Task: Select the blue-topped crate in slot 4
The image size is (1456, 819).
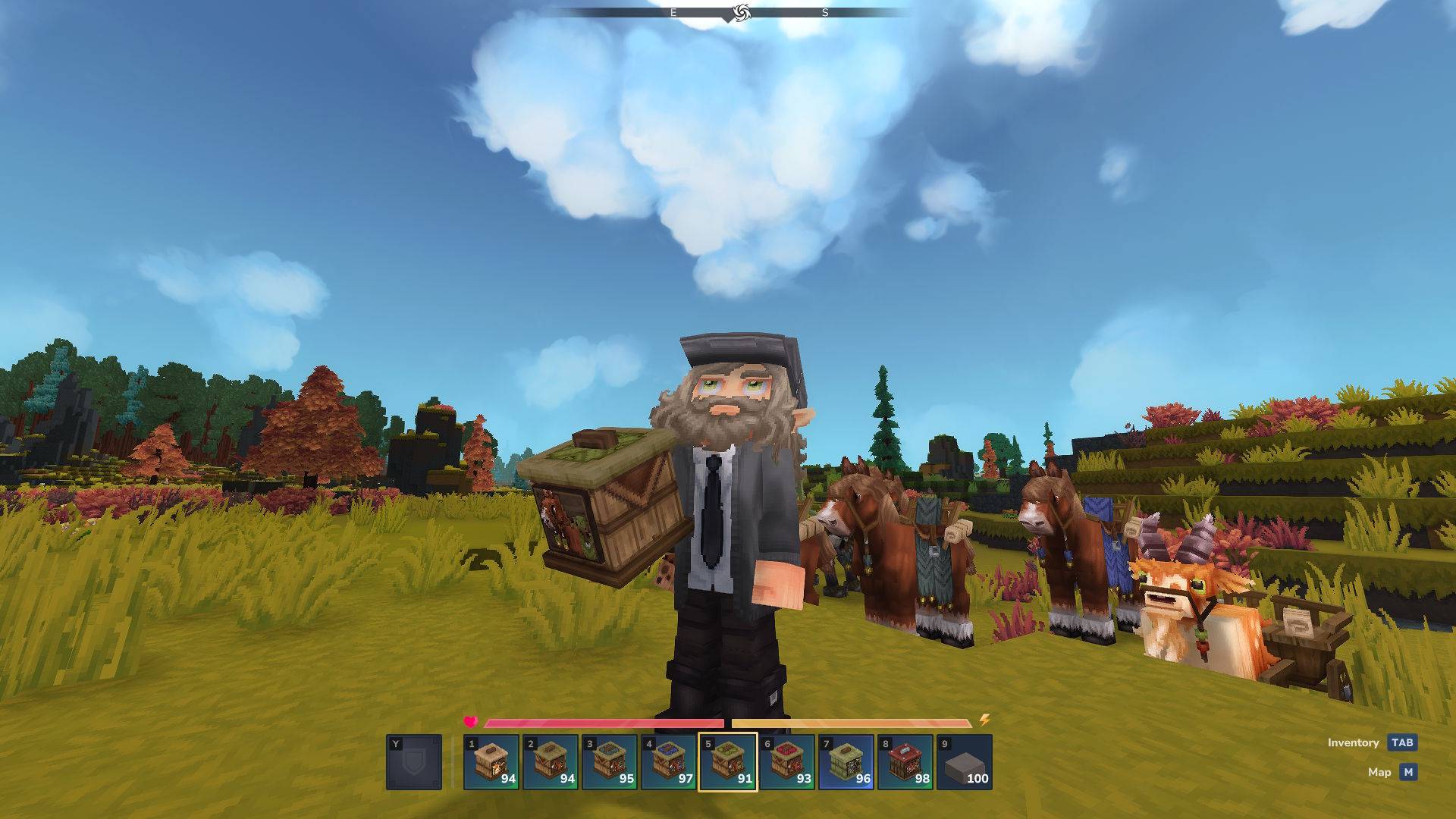Action: (669, 762)
